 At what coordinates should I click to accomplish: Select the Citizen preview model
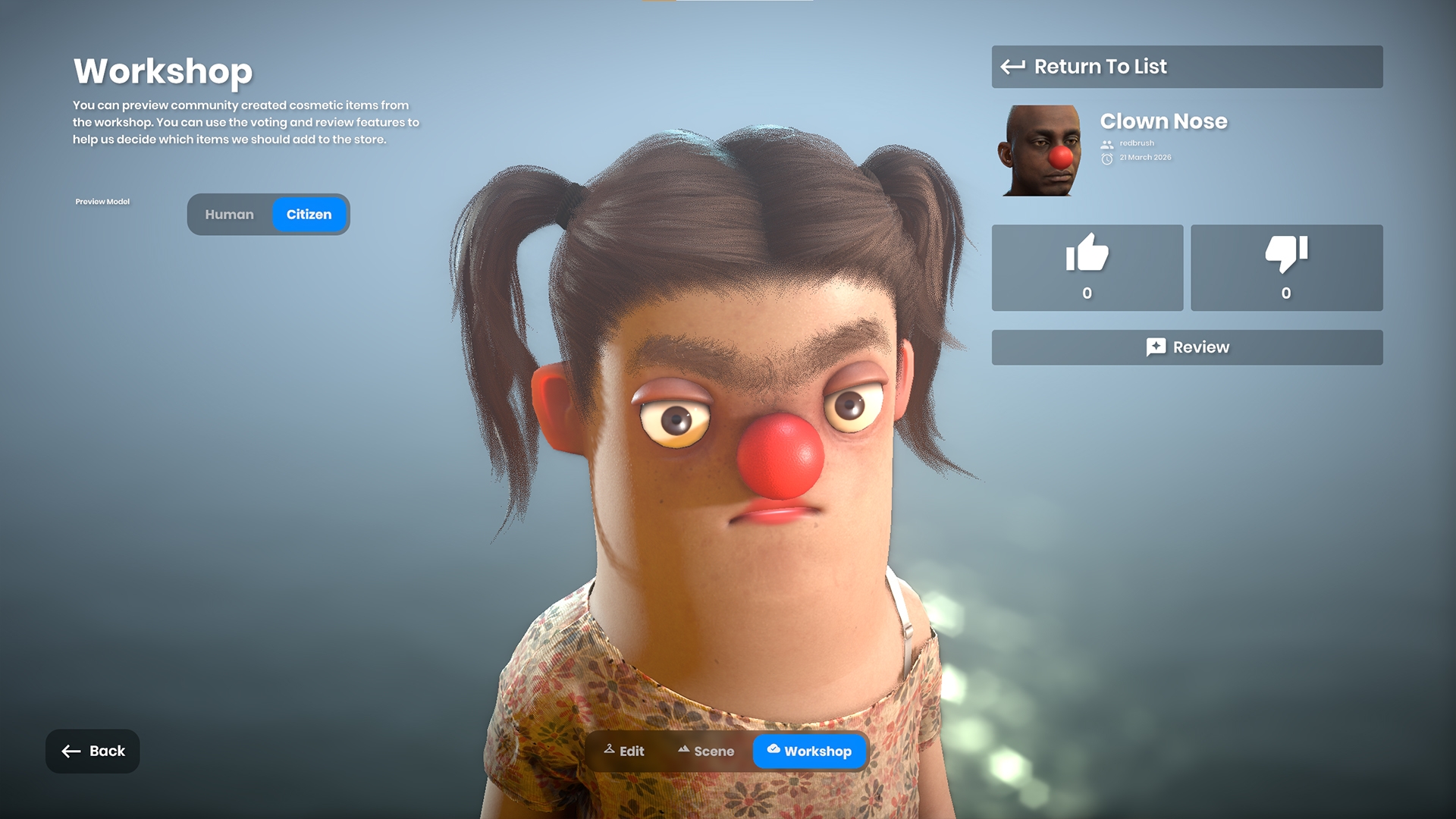309,215
